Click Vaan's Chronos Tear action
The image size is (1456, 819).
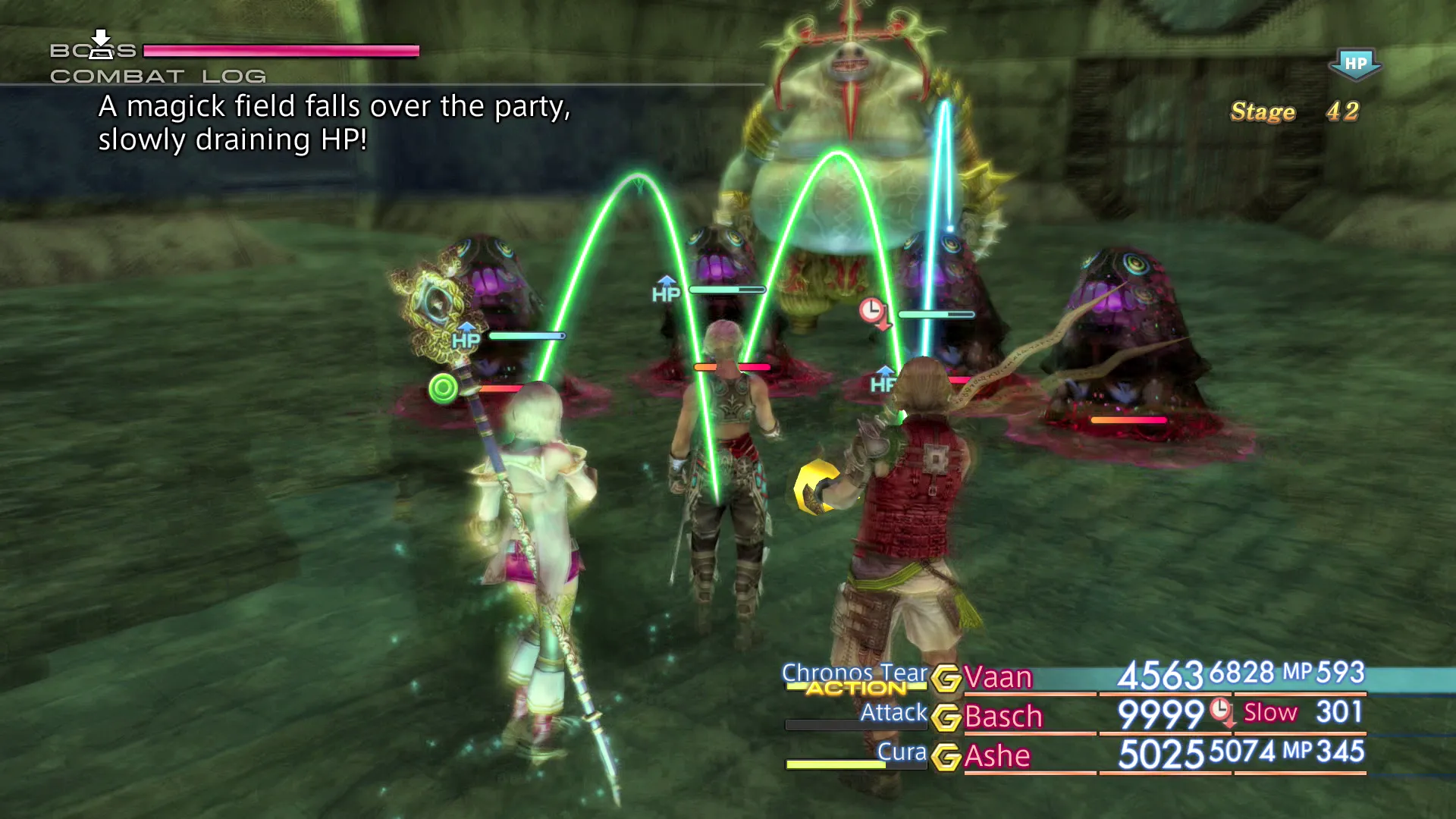854,673
